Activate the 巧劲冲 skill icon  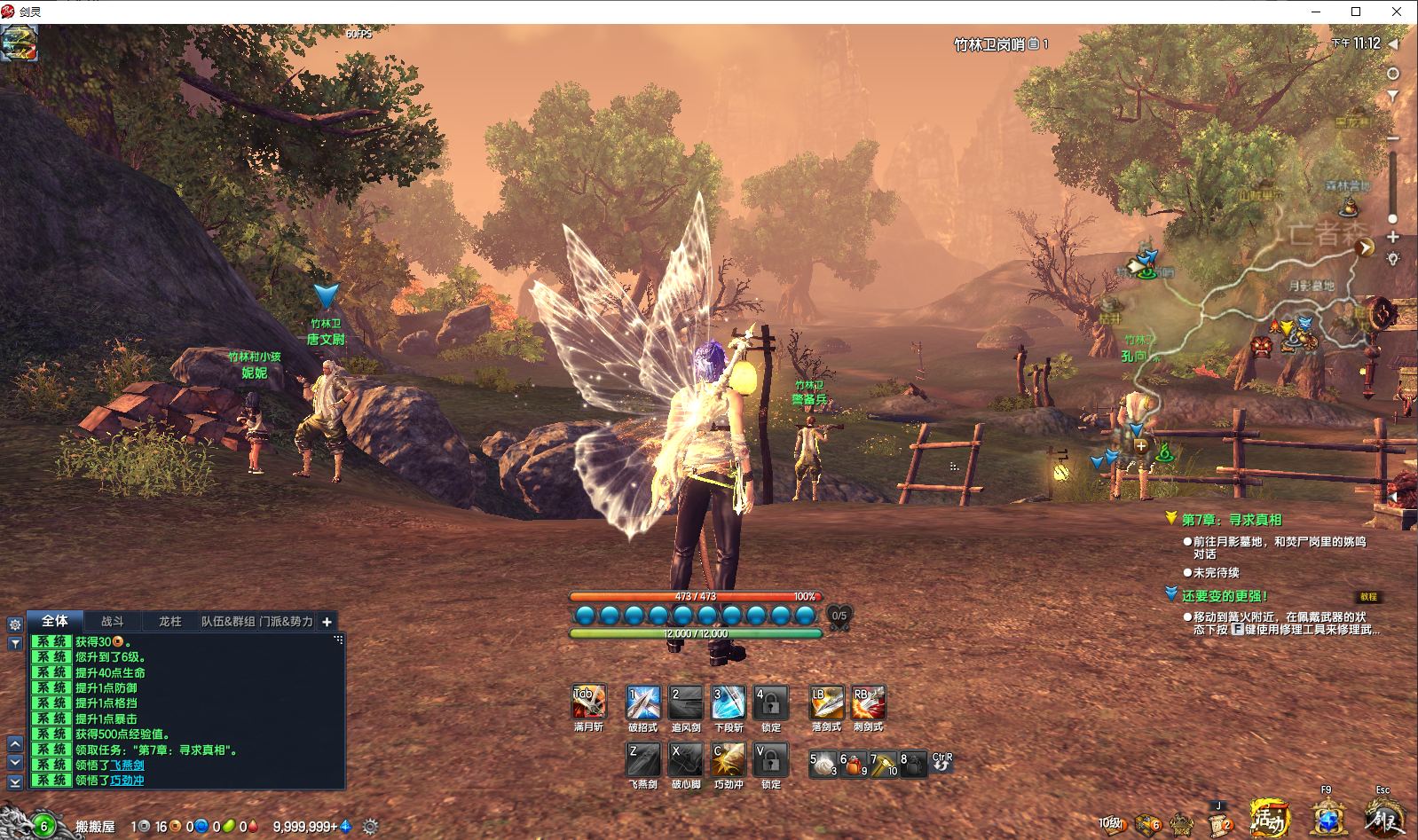pos(729,760)
